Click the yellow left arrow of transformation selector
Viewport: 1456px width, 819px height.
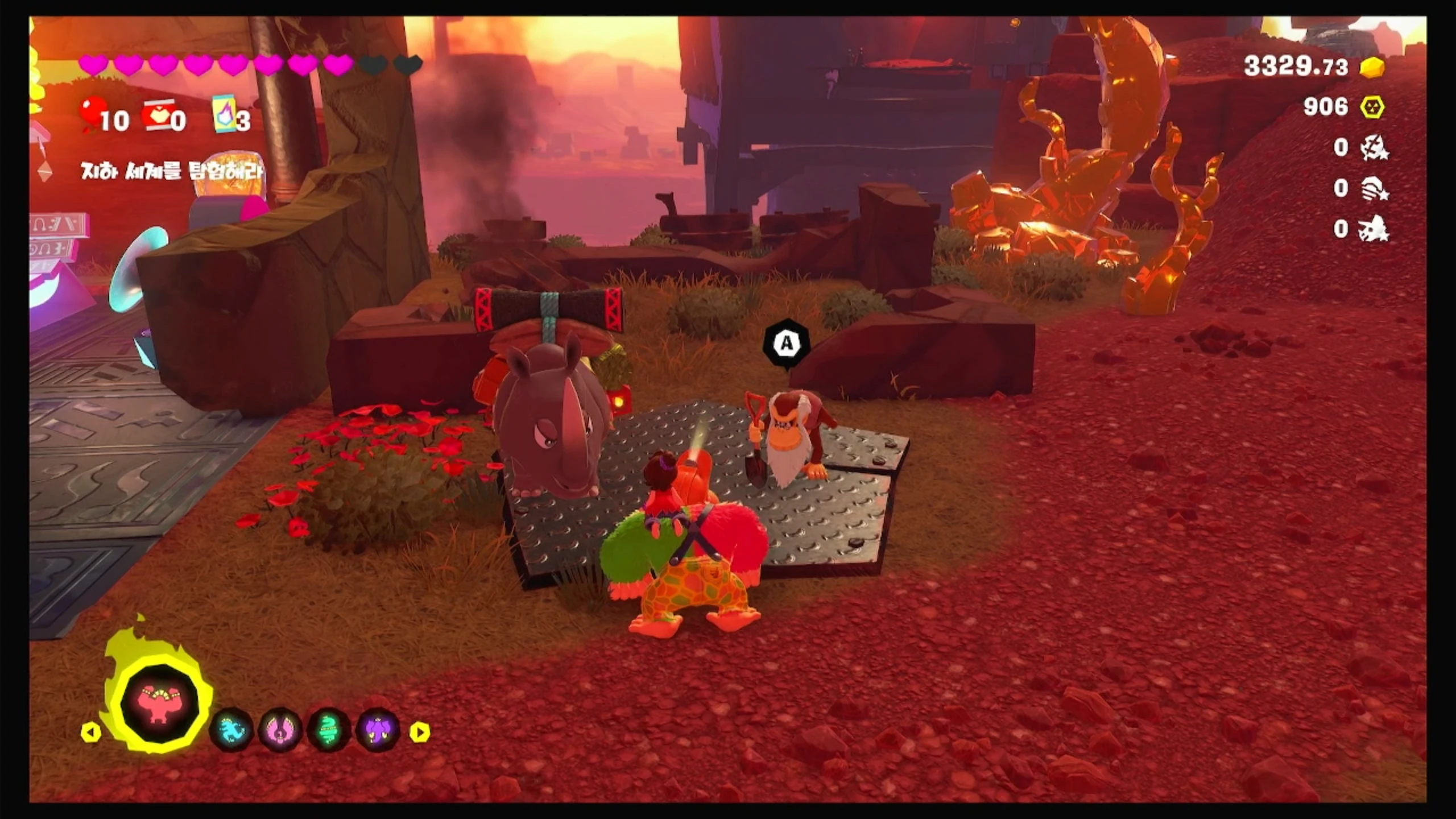click(91, 732)
